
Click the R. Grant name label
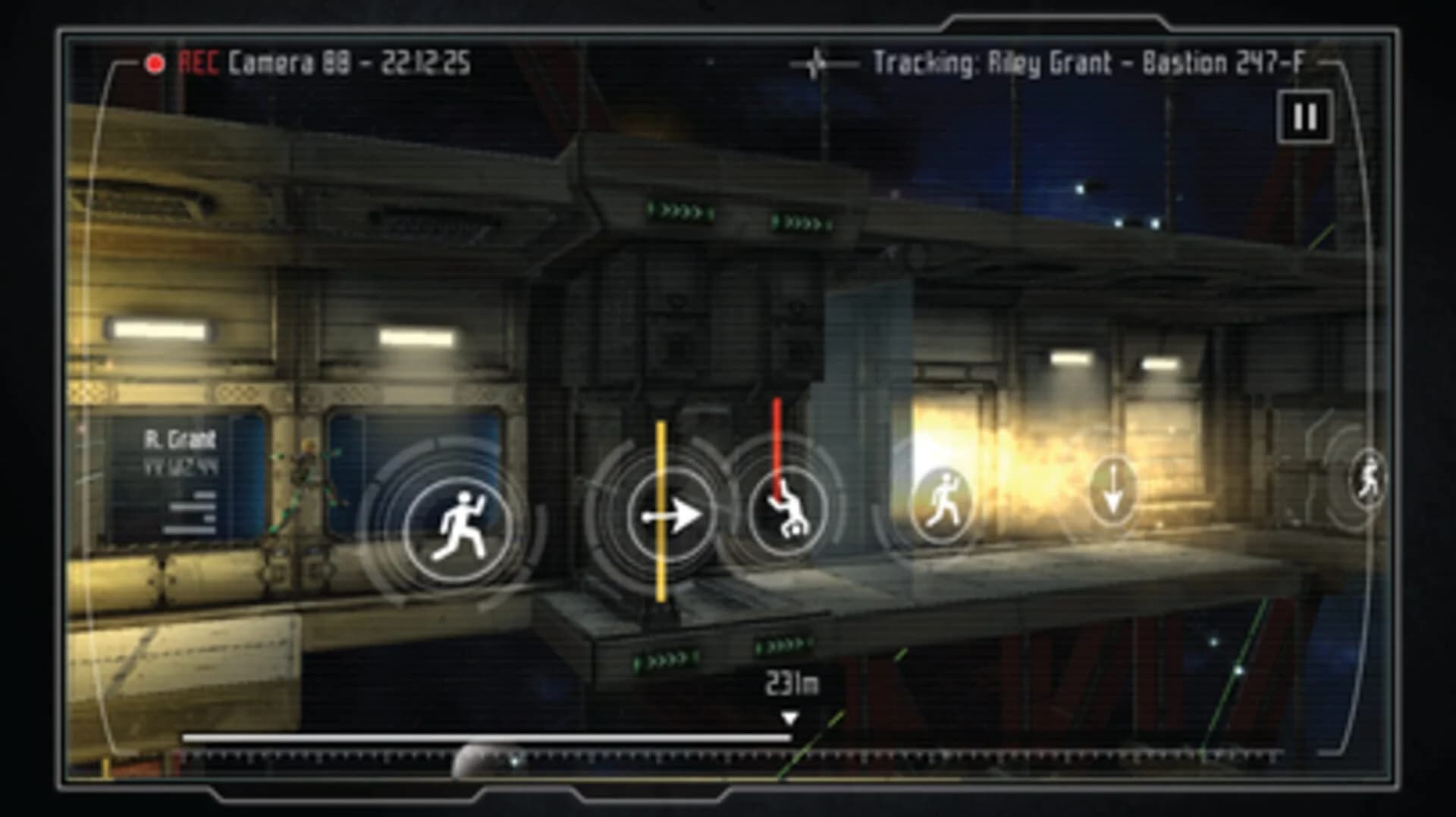180,437
